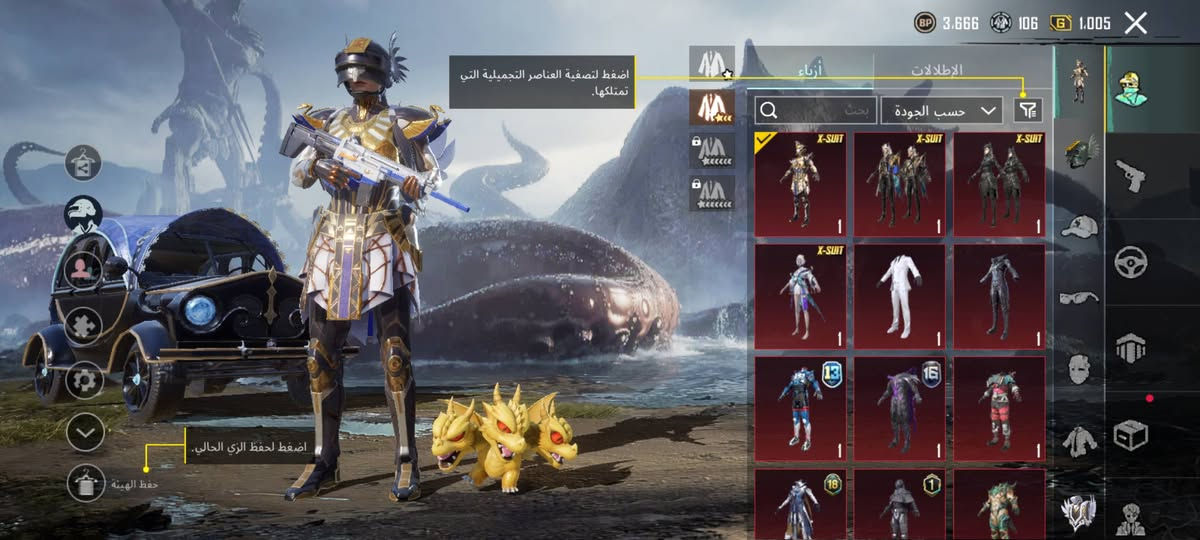Expand the down-arrow button on the left
This screenshot has width=1200, height=540.
86,432
